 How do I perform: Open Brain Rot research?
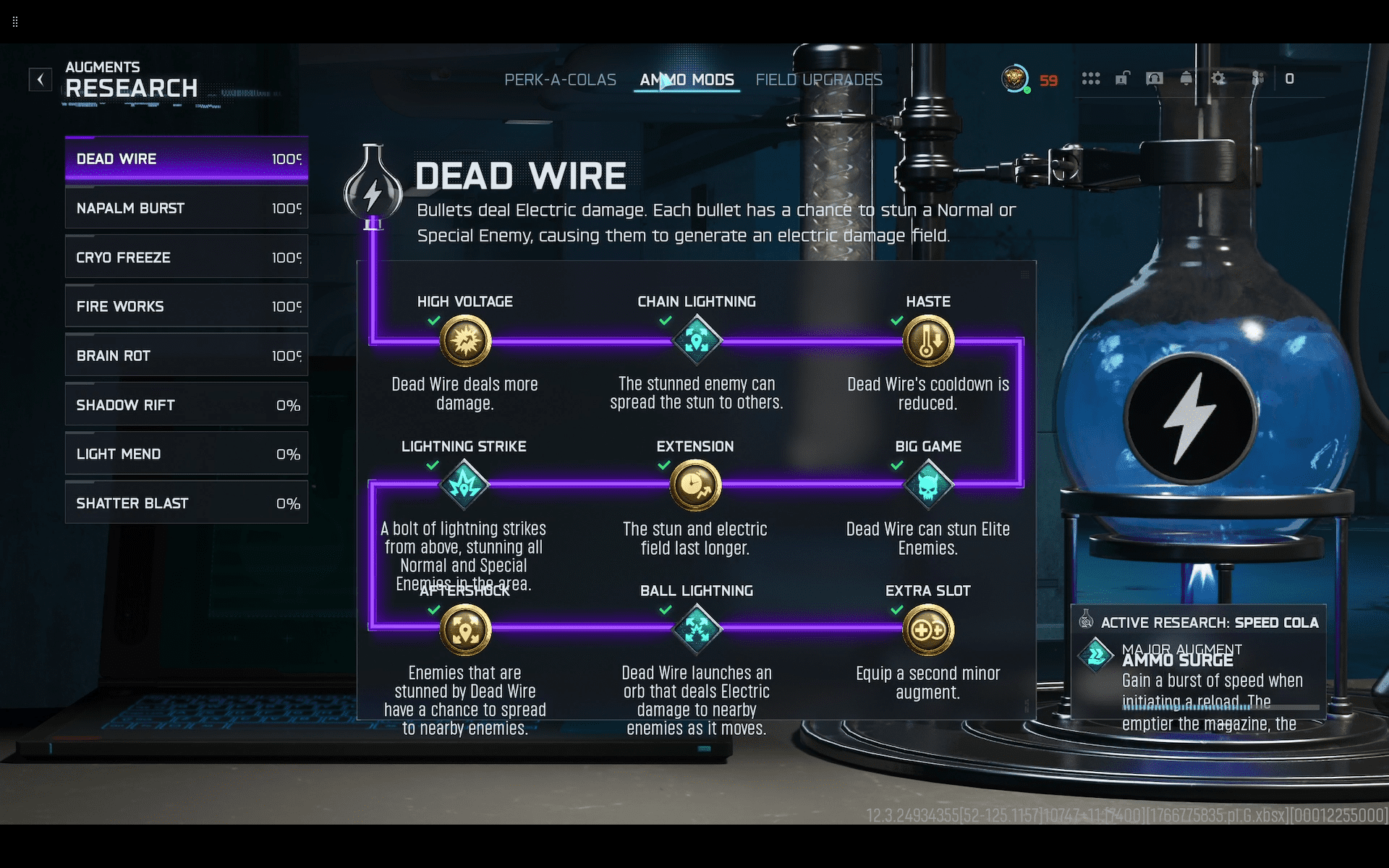[187, 356]
